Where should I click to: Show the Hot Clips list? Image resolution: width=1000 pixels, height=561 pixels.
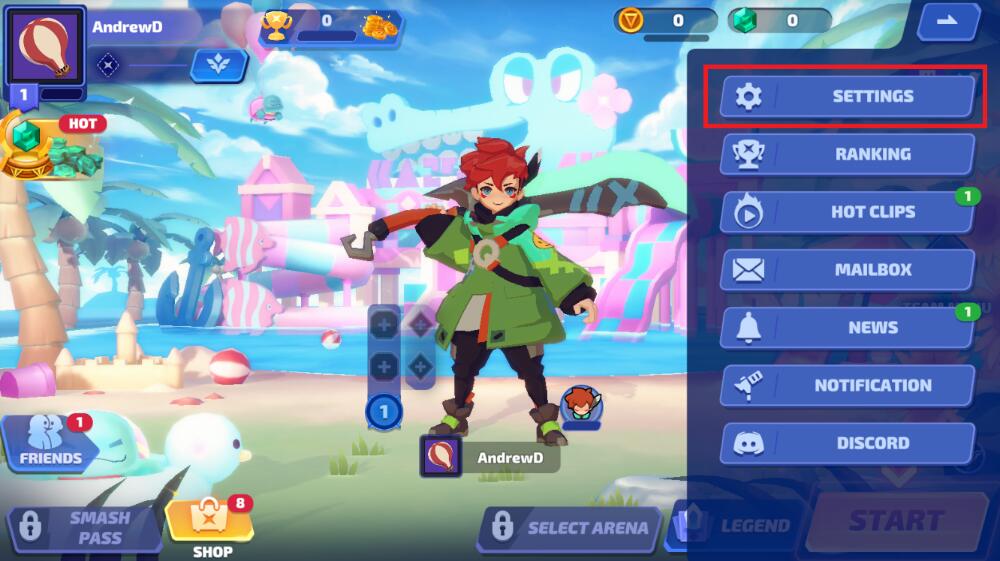tap(846, 212)
